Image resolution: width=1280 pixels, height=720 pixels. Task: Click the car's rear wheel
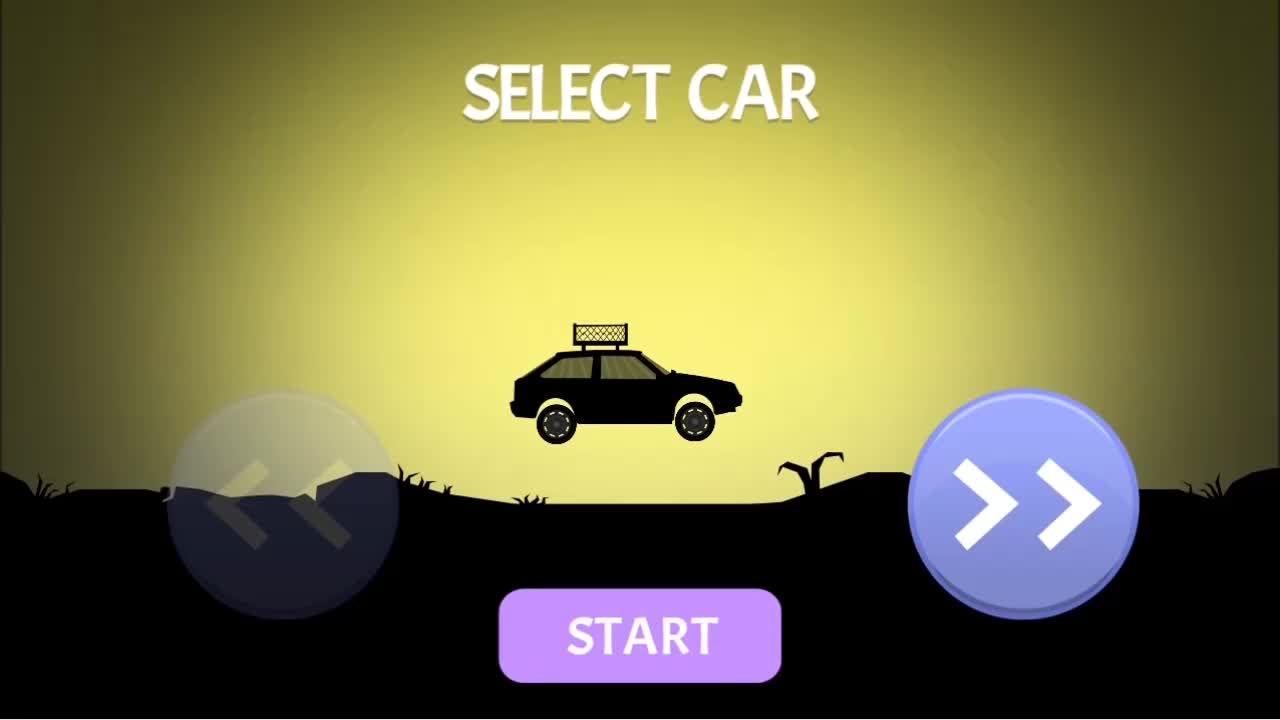(558, 424)
